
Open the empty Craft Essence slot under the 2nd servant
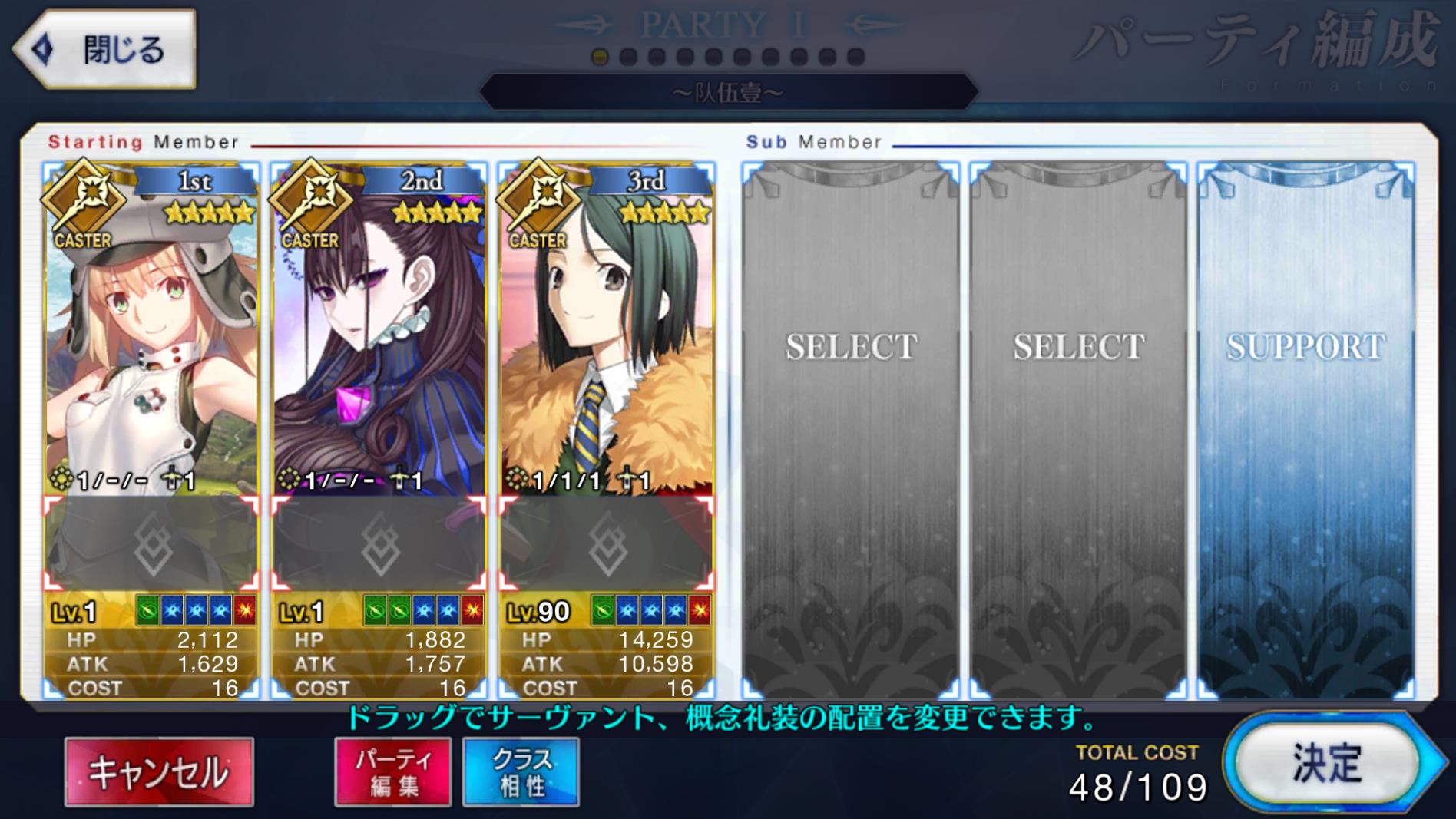pyautogui.click(x=379, y=544)
